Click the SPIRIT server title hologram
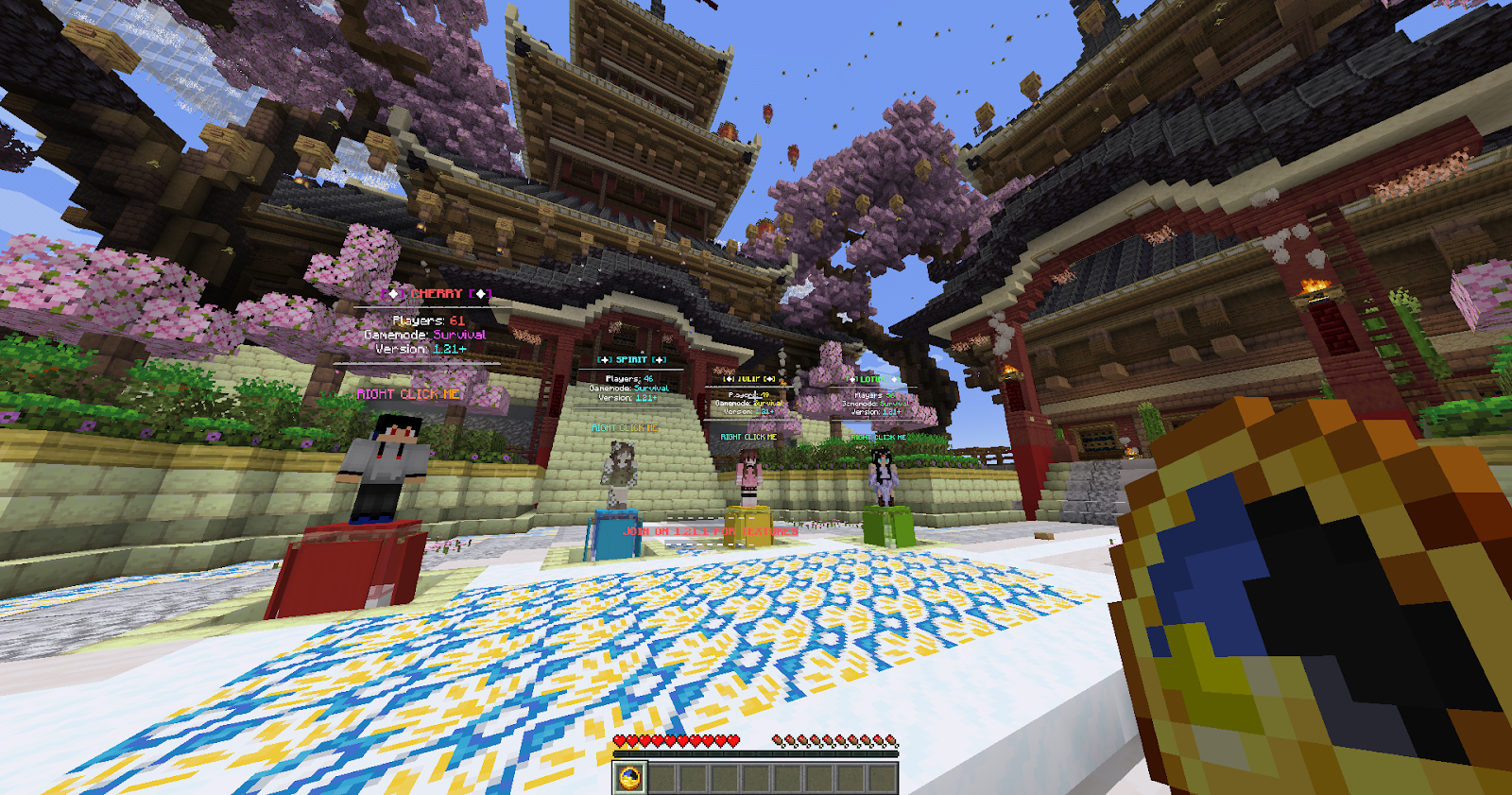1512x795 pixels. point(633,360)
